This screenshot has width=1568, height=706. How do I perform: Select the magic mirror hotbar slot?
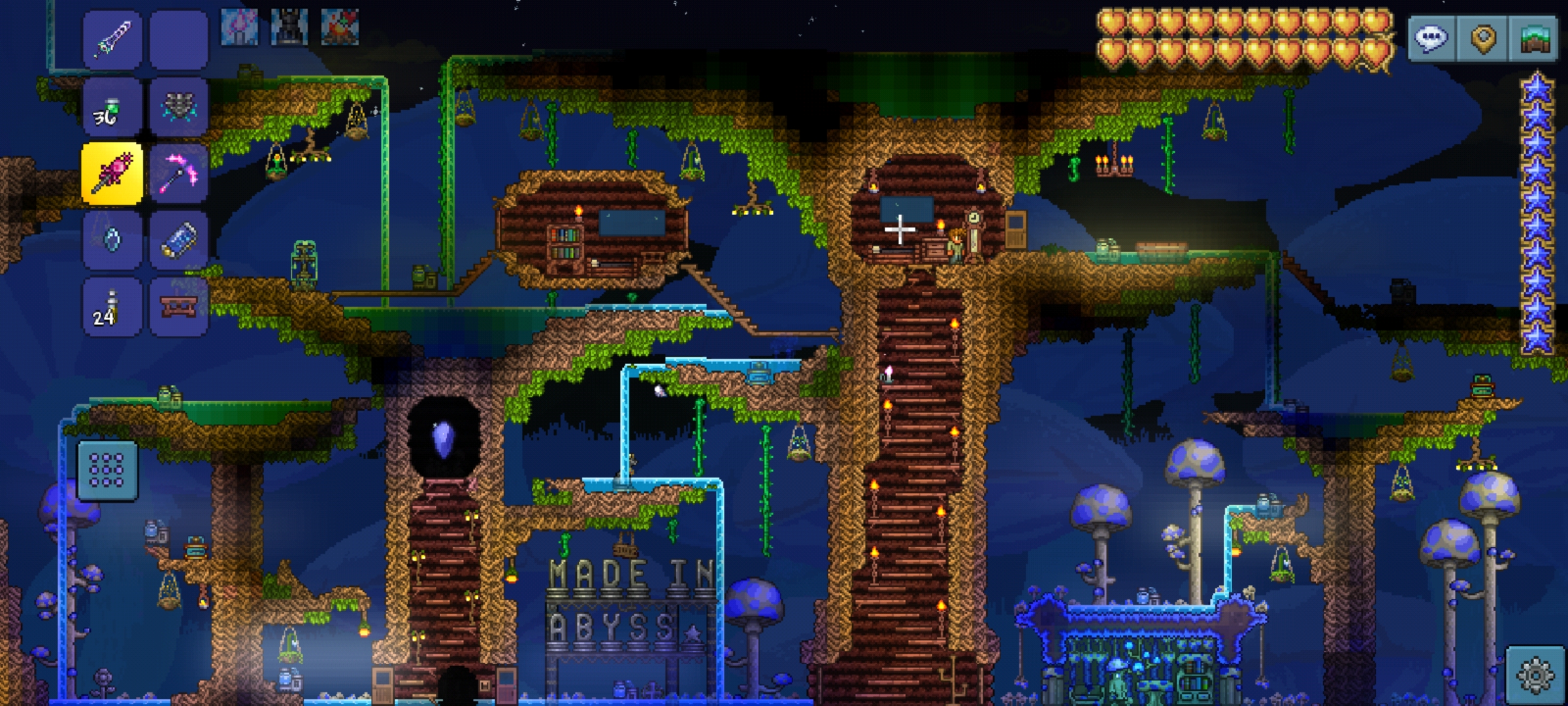[x=112, y=240]
